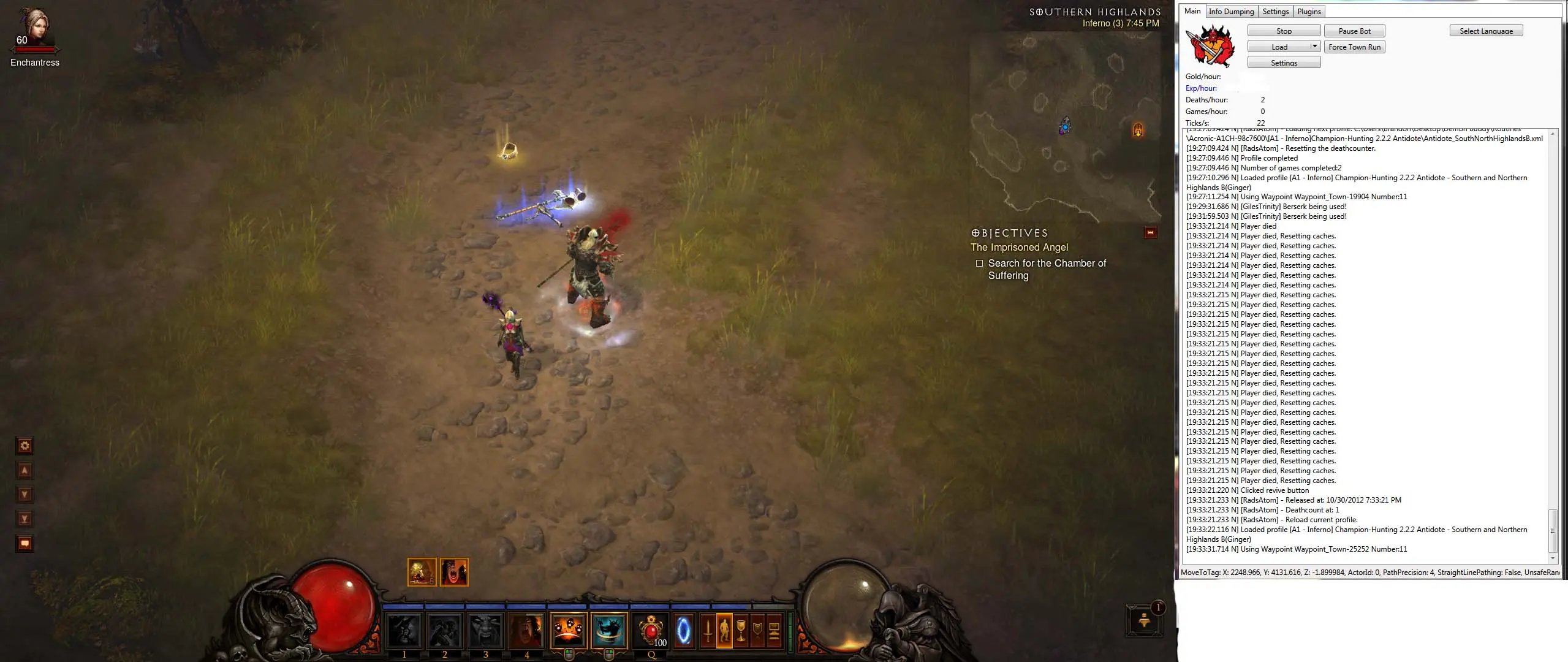The width and height of the screenshot is (1568, 662).
Task: Open the skills menu sword icon
Action: pyautogui.click(x=708, y=631)
